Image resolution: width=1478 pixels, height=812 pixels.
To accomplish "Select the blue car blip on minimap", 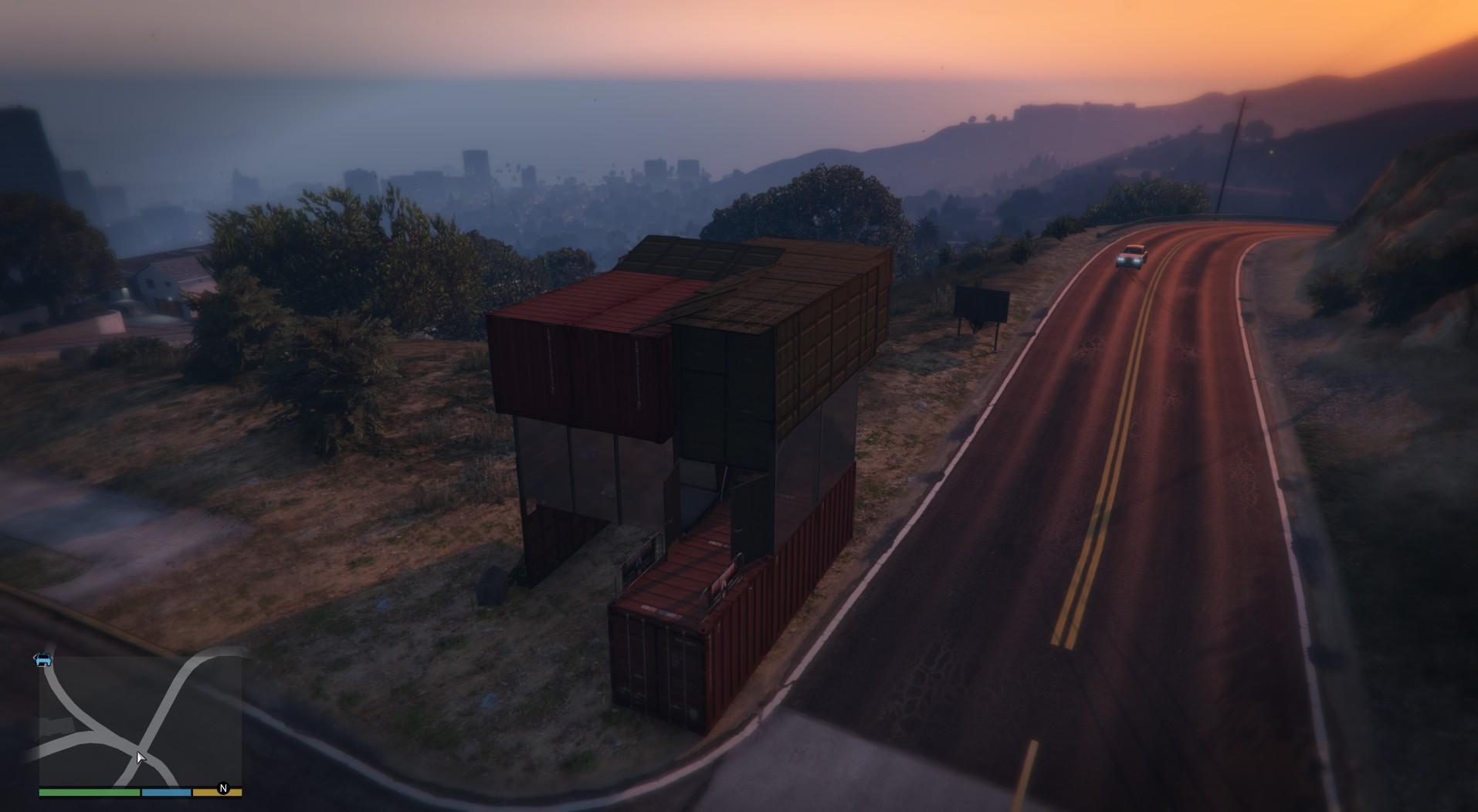I will point(43,659).
